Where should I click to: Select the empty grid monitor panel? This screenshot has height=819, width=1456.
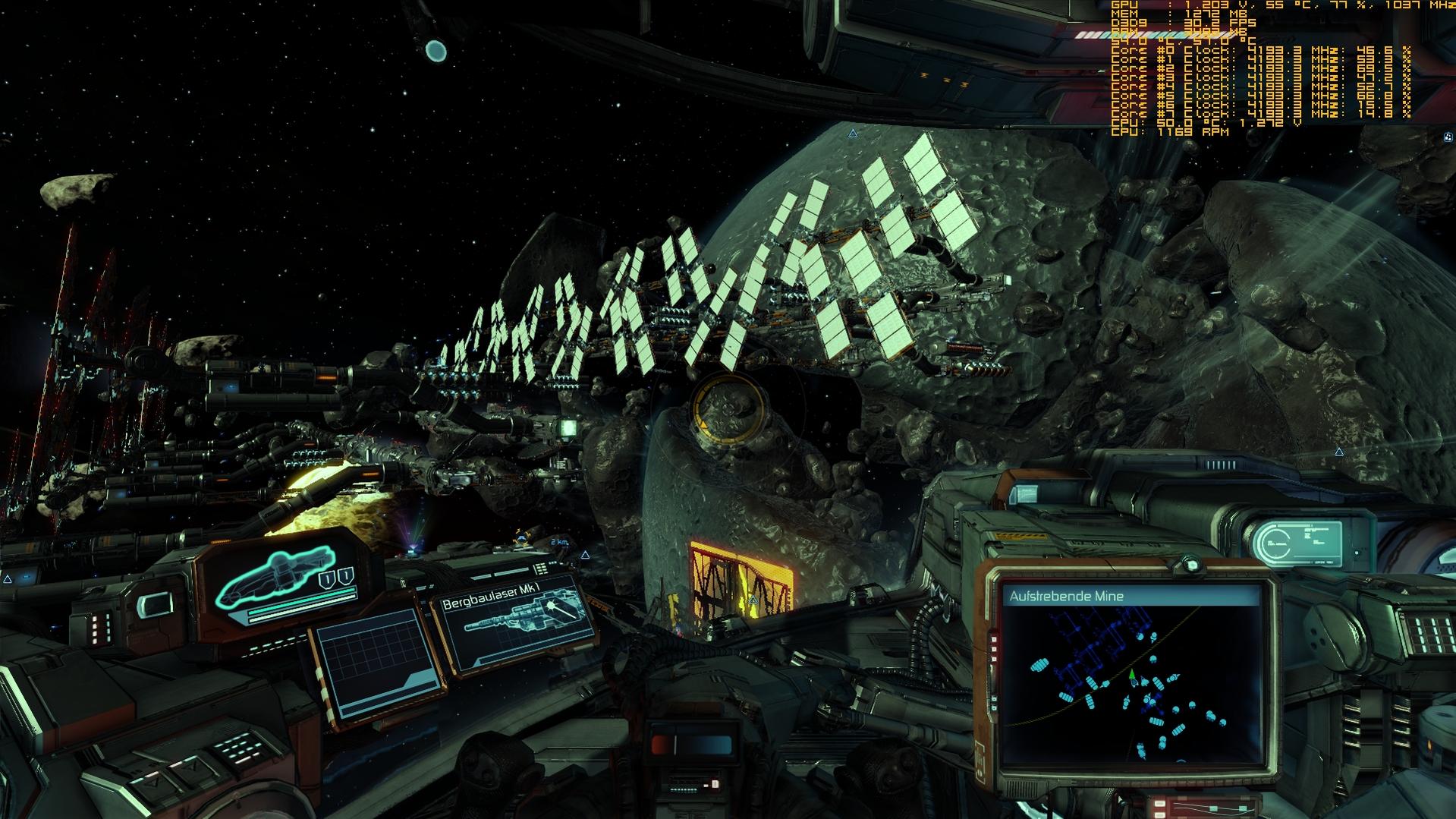pyautogui.click(x=377, y=663)
